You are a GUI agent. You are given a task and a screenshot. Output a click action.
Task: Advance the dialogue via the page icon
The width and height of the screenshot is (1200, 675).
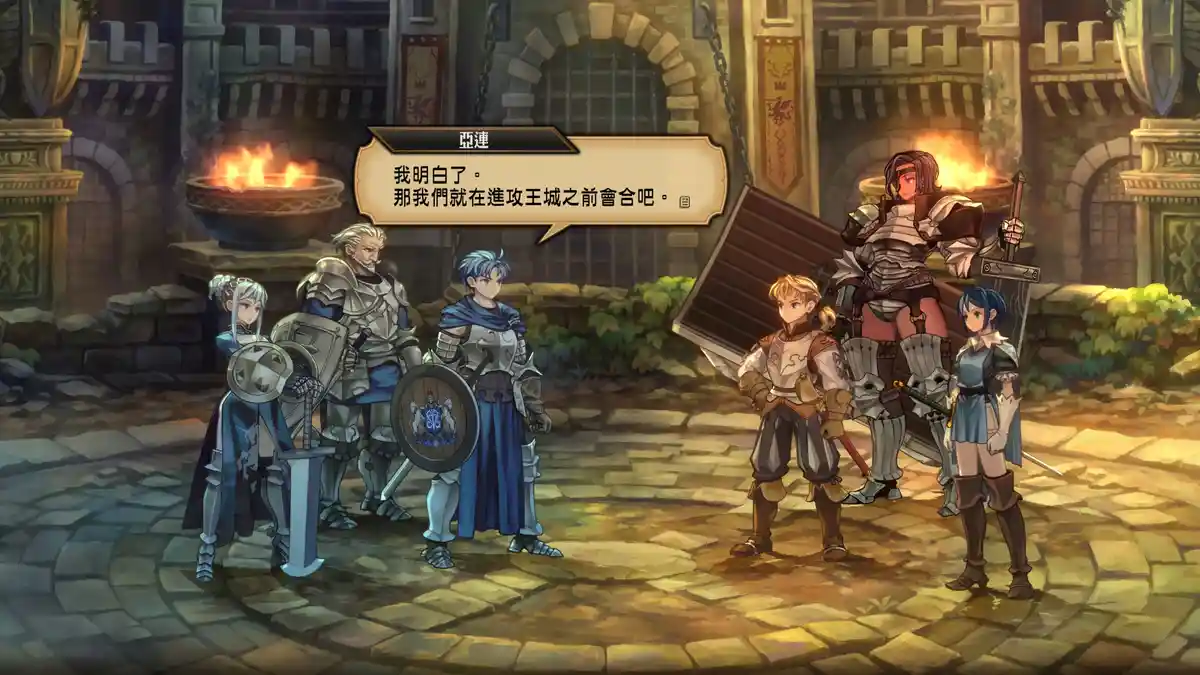coord(685,202)
